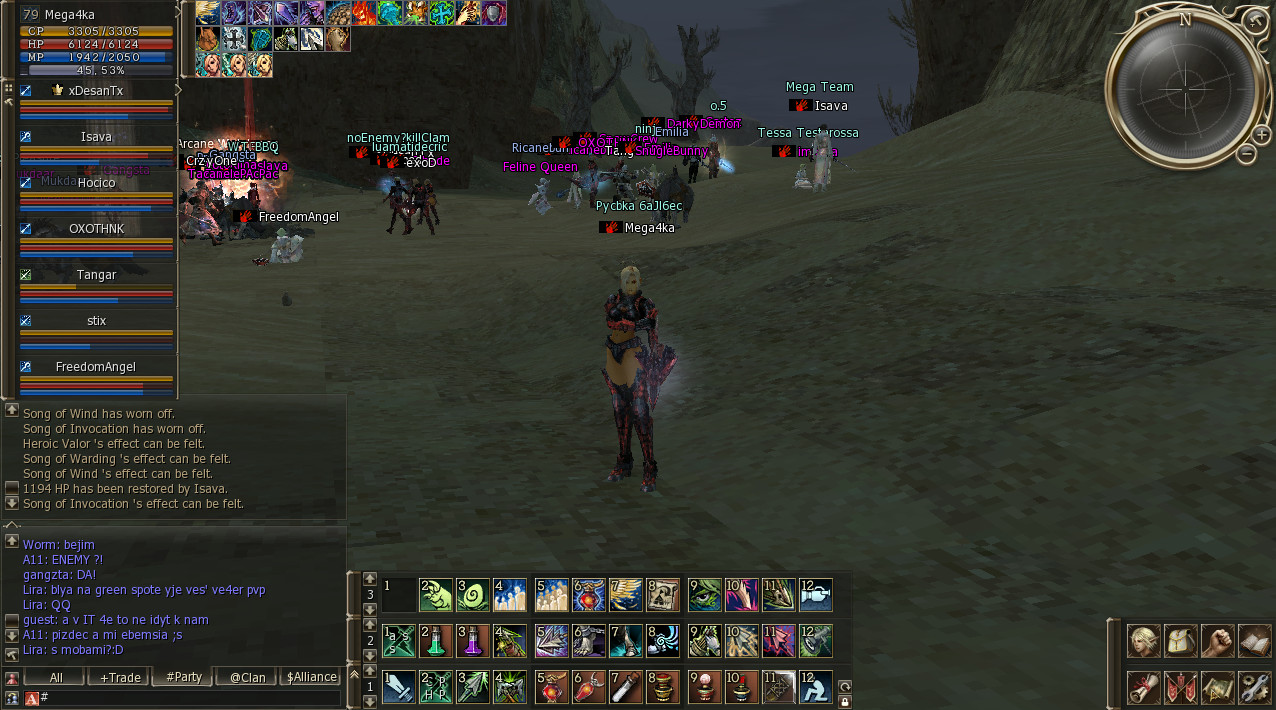Lock the shortcut bar with padlock button
The height and width of the screenshot is (710, 1276).
click(x=845, y=702)
